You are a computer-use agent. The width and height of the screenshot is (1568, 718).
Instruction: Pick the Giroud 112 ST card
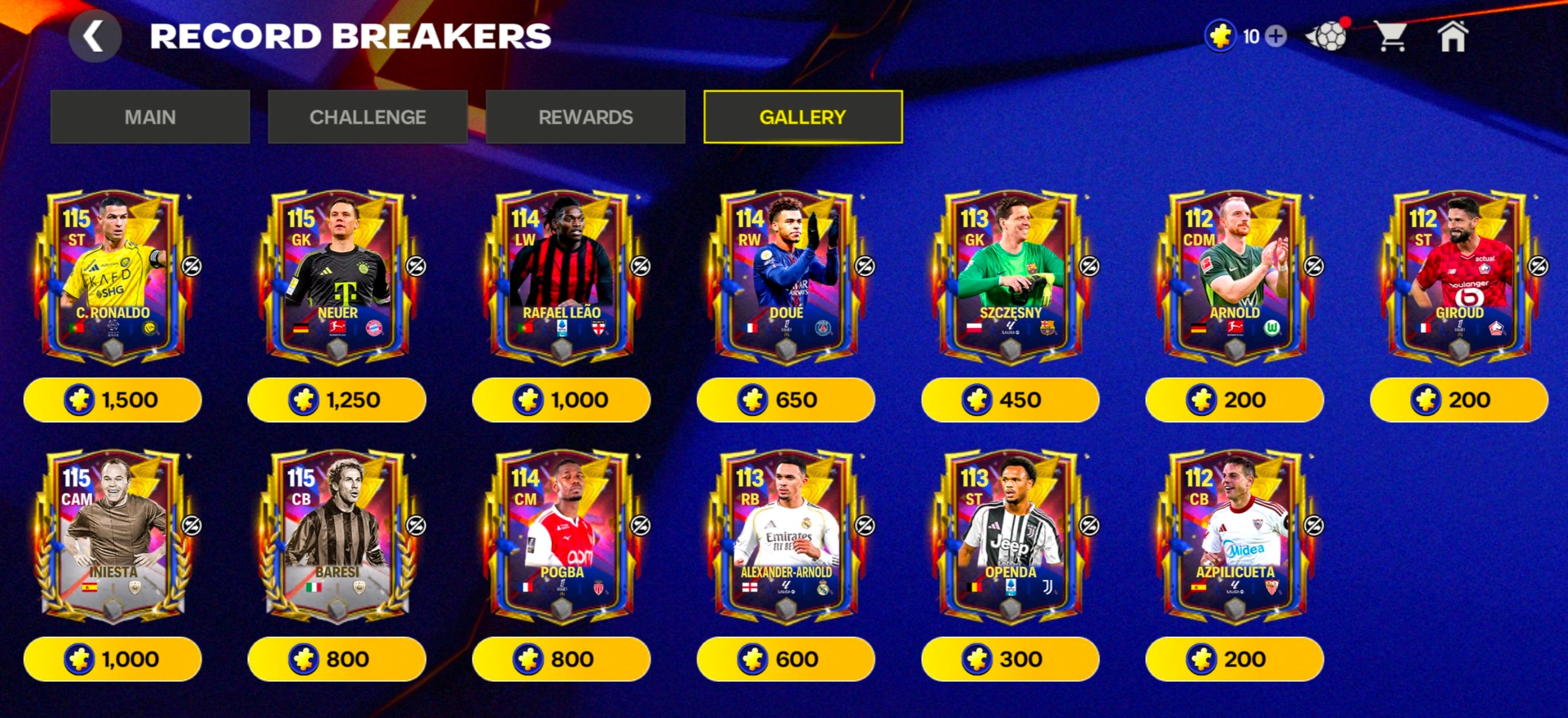pyautogui.click(x=1459, y=277)
